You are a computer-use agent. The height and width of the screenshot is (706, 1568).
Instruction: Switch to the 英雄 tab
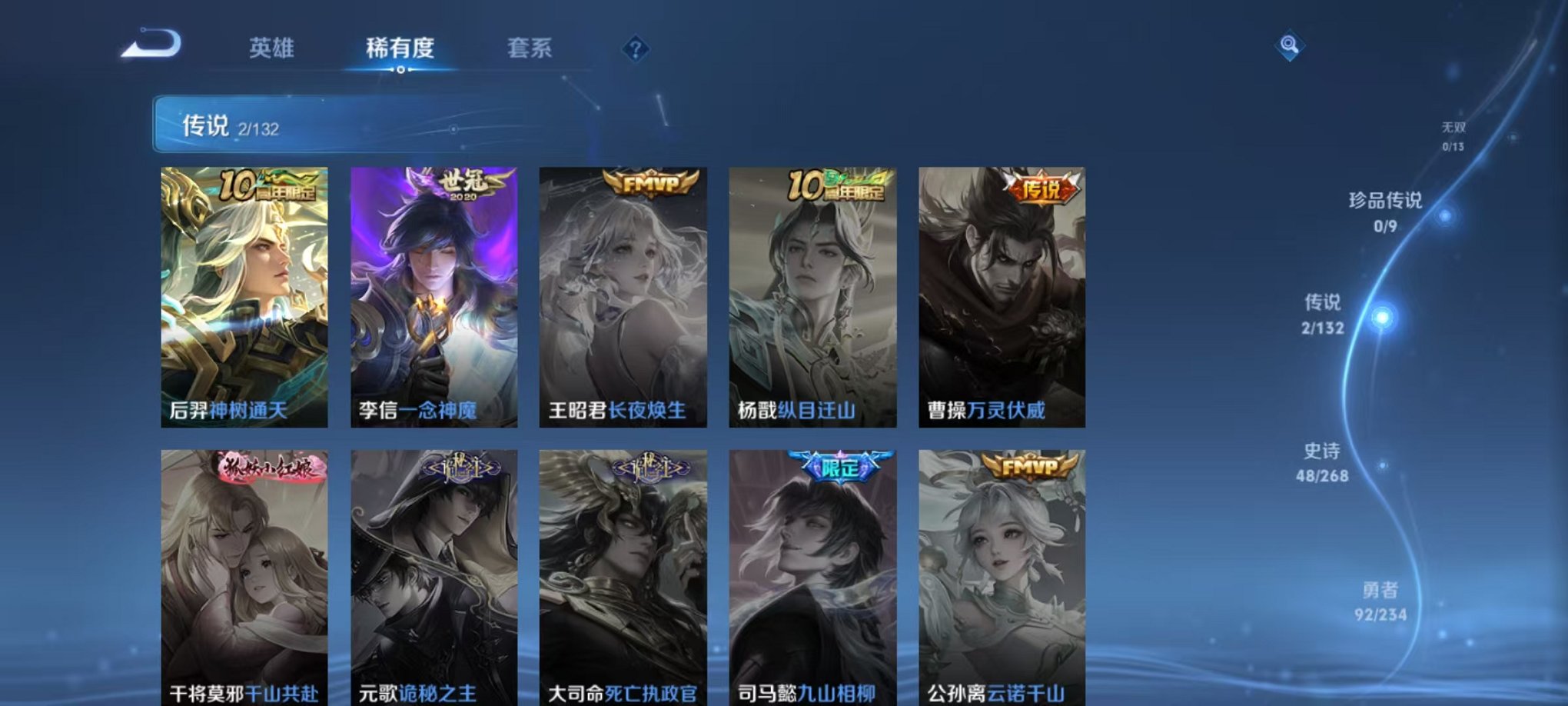pyautogui.click(x=273, y=48)
